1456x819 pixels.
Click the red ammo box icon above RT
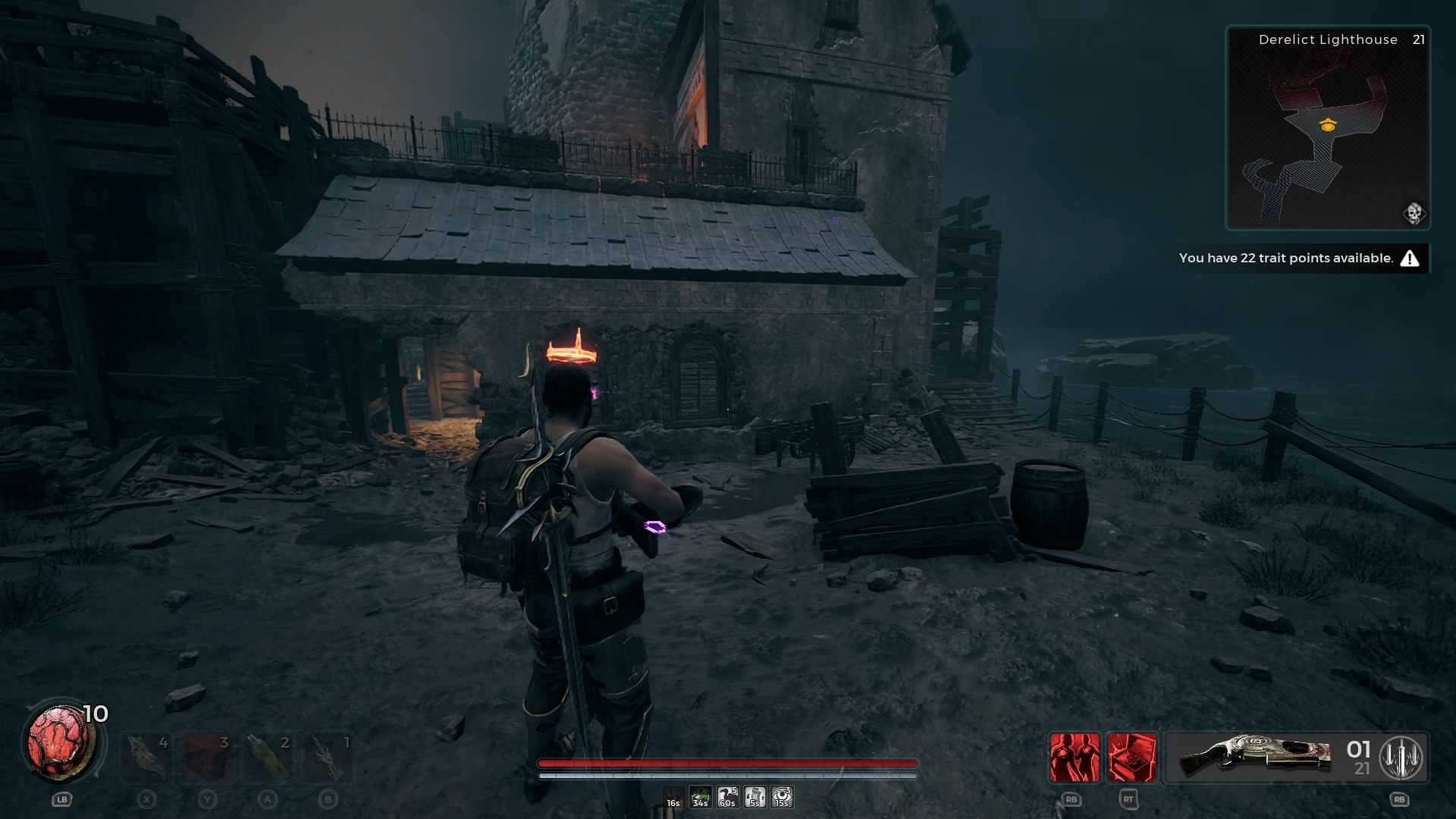1132,756
